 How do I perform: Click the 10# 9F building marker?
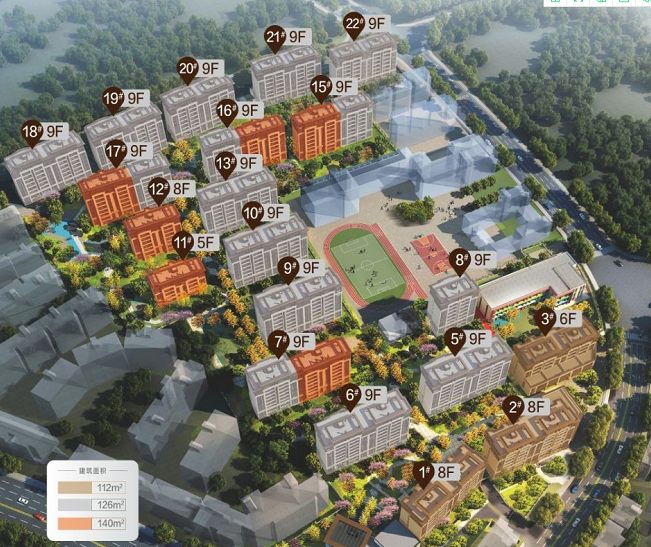(x=265, y=212)
